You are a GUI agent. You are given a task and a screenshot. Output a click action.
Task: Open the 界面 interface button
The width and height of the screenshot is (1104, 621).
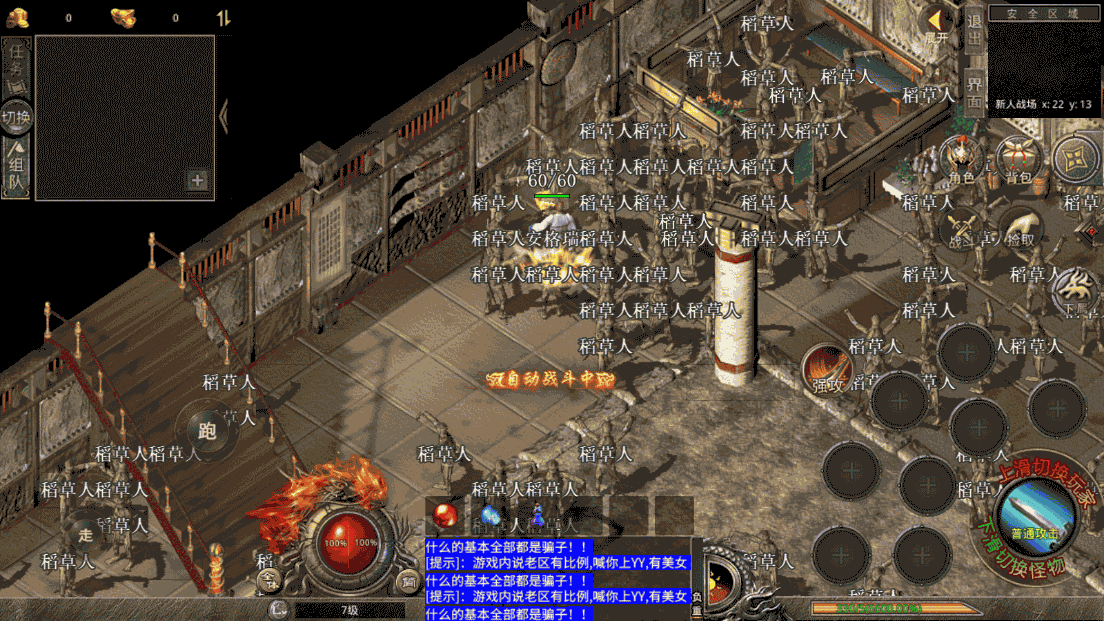tap(975, 90)
